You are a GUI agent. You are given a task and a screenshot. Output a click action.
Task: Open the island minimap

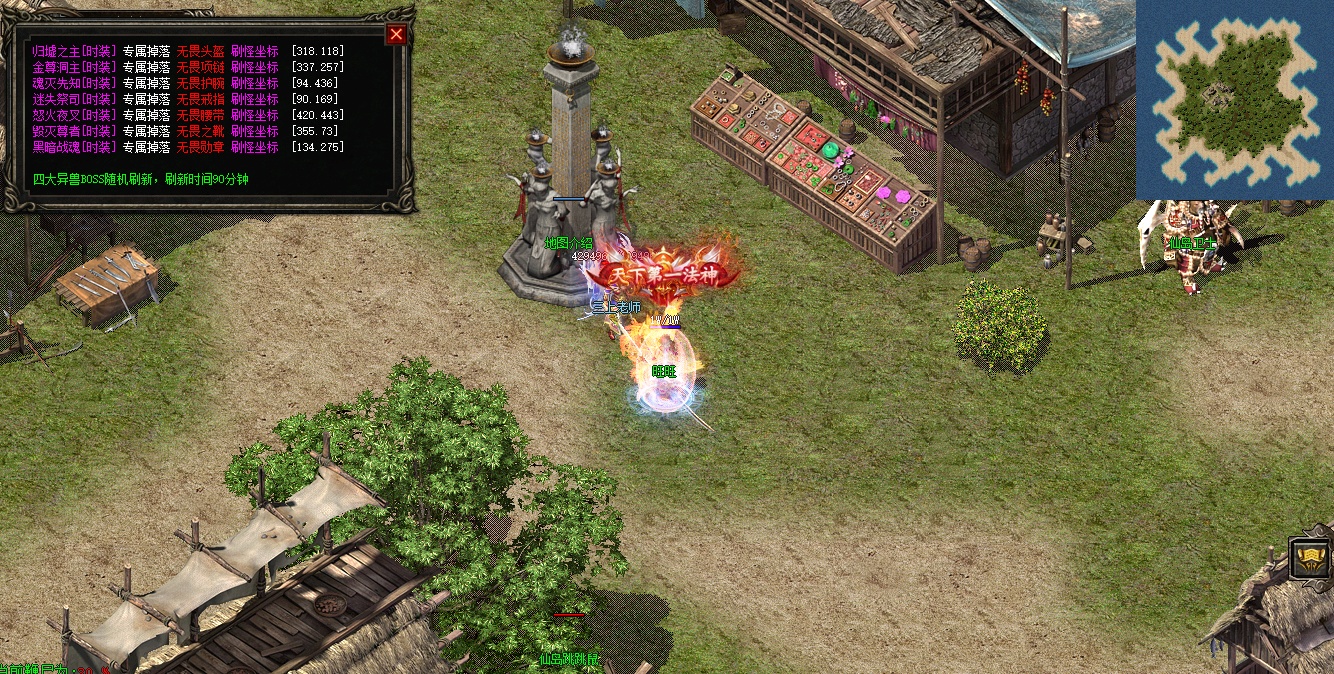[x=1235, y=99]
